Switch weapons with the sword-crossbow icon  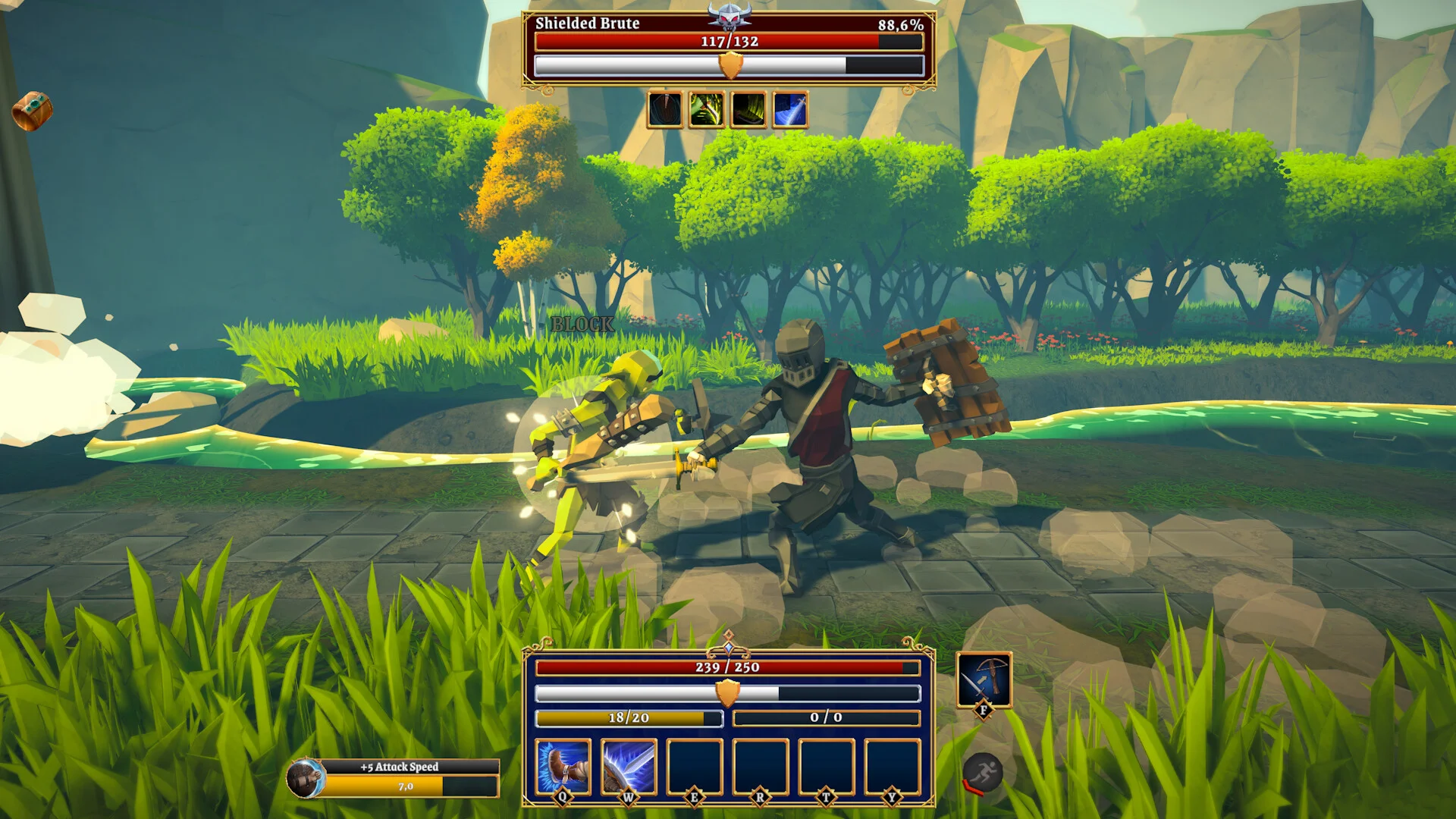pos(984,679)
